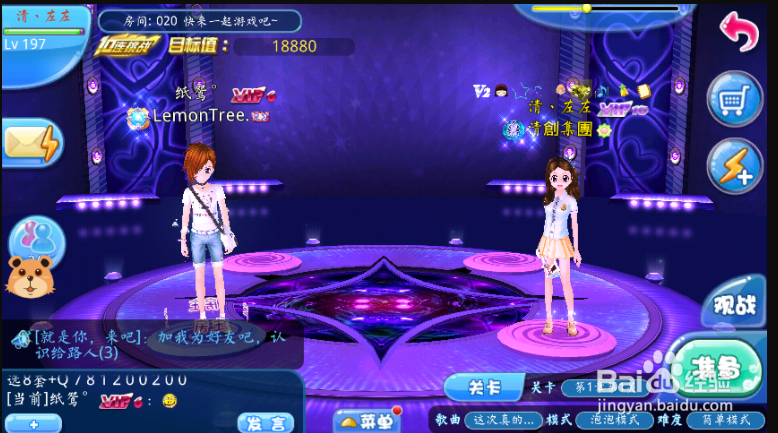This screenshot has width=778, height=433.
Task: Go back with the pink arrow button
Action: click(x=739, y=32)
